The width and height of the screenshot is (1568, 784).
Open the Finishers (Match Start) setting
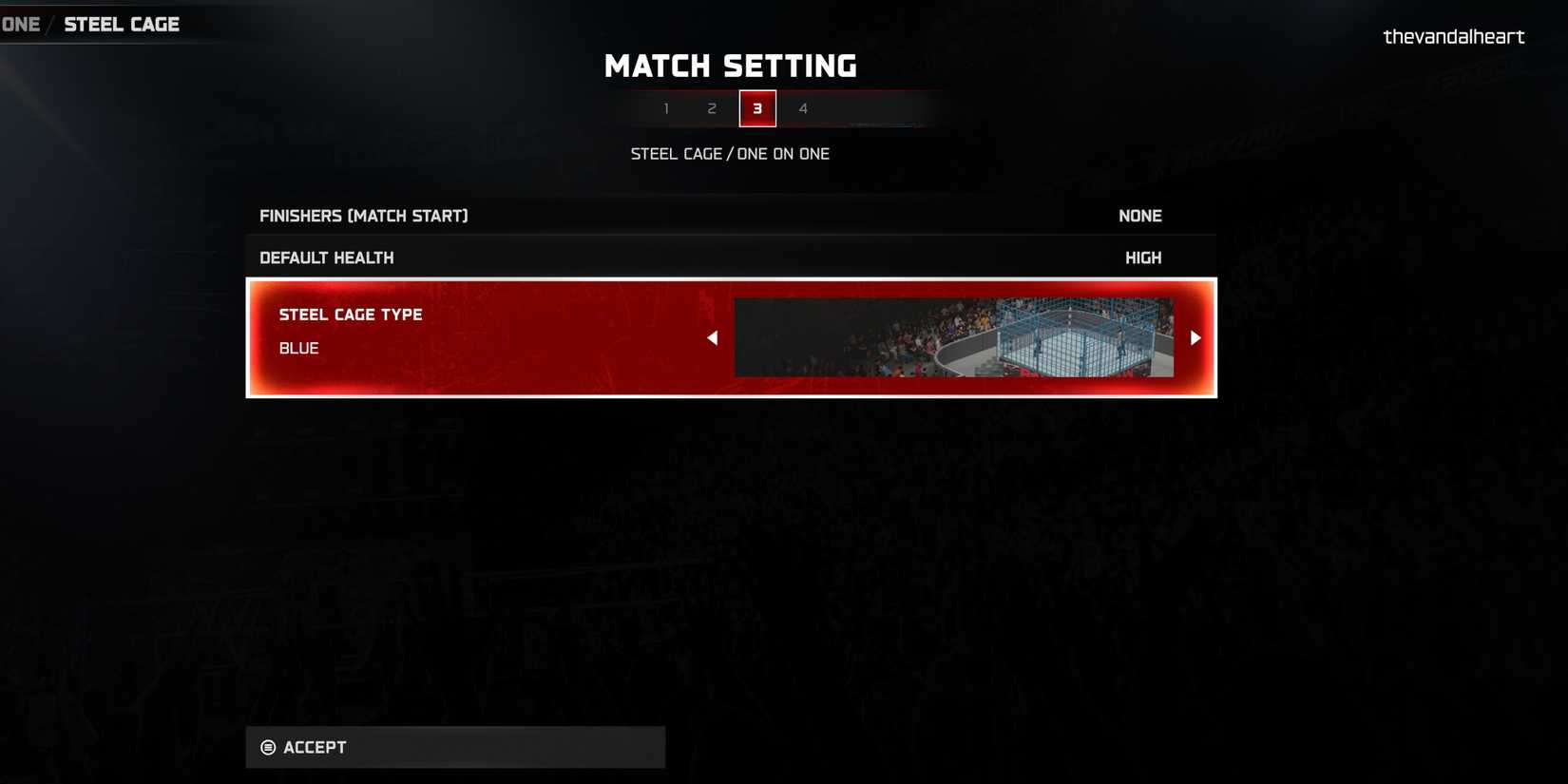tap(364, 216)
